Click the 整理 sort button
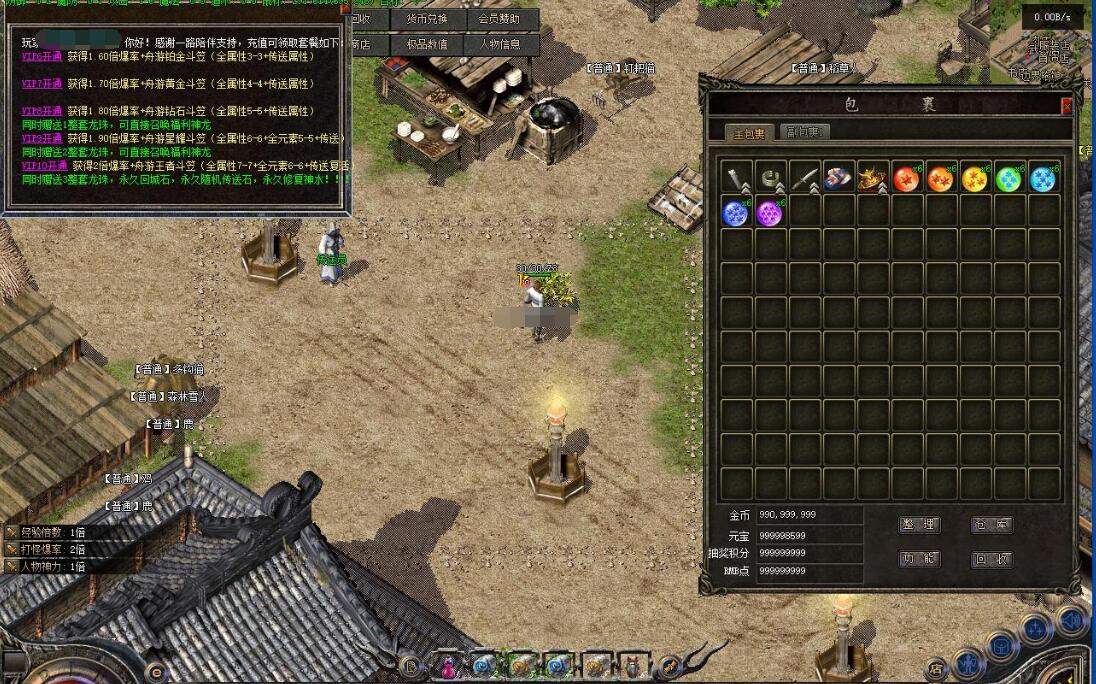 point(919,525)
